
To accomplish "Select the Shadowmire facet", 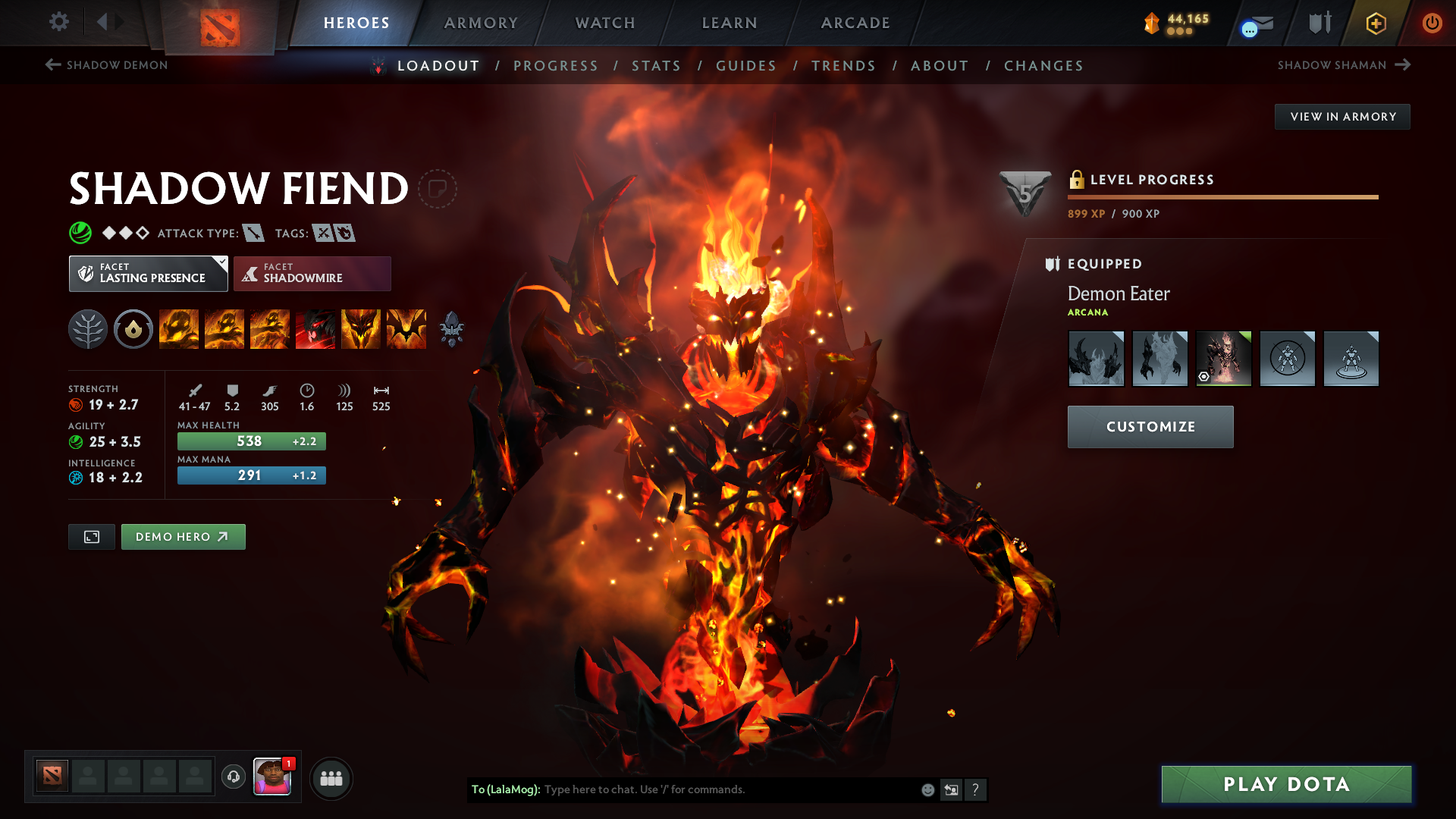I will pos(312,273).
